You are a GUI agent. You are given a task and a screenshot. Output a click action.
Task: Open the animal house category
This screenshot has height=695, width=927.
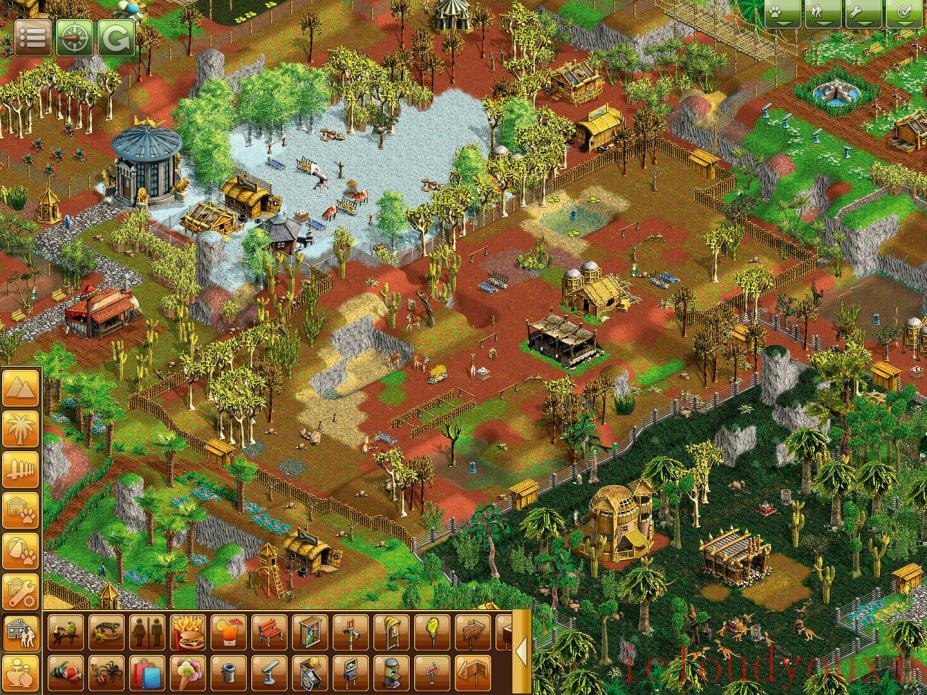click(x=20, y=510)
